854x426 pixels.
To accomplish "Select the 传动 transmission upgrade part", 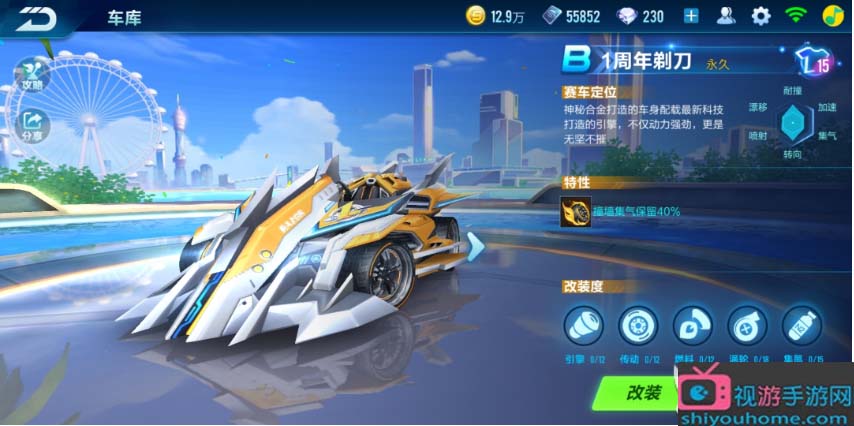I will 637,325.
